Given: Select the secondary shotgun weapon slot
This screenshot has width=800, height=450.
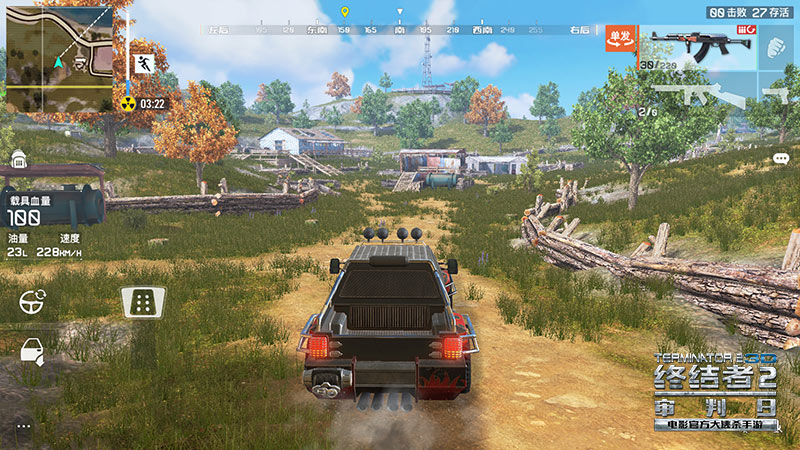Looking at the screenshot, I should coord(698,96).
